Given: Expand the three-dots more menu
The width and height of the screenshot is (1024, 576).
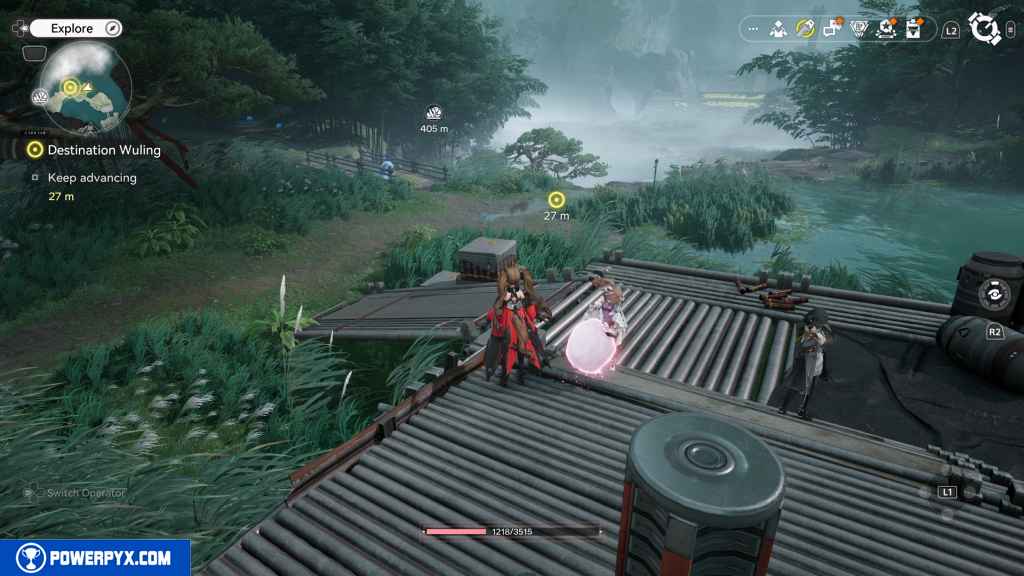Looking at the screenshot, I should click(753, 29).
